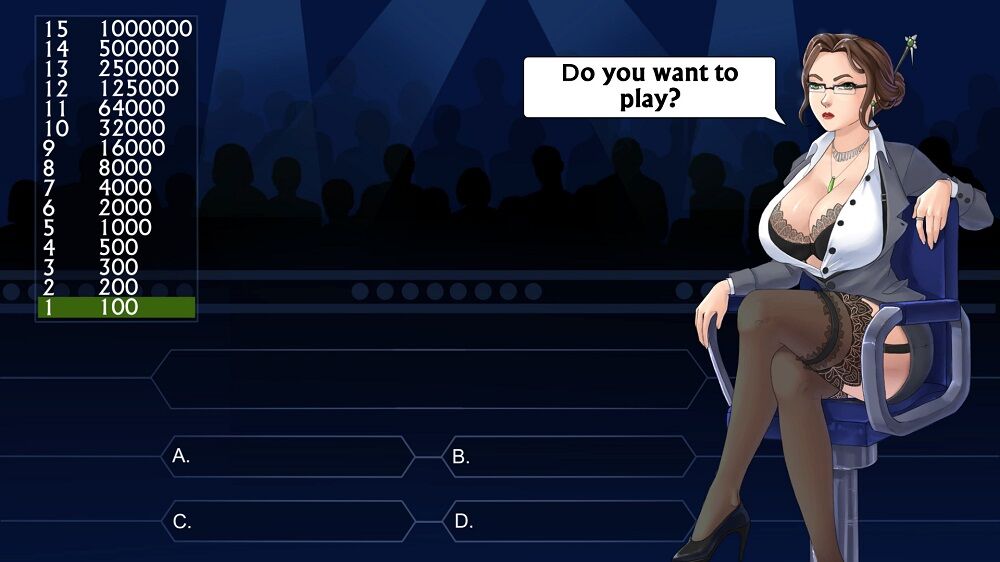Click answer option D
This screenshot has width=1000, height=562.
pos(568,521)
